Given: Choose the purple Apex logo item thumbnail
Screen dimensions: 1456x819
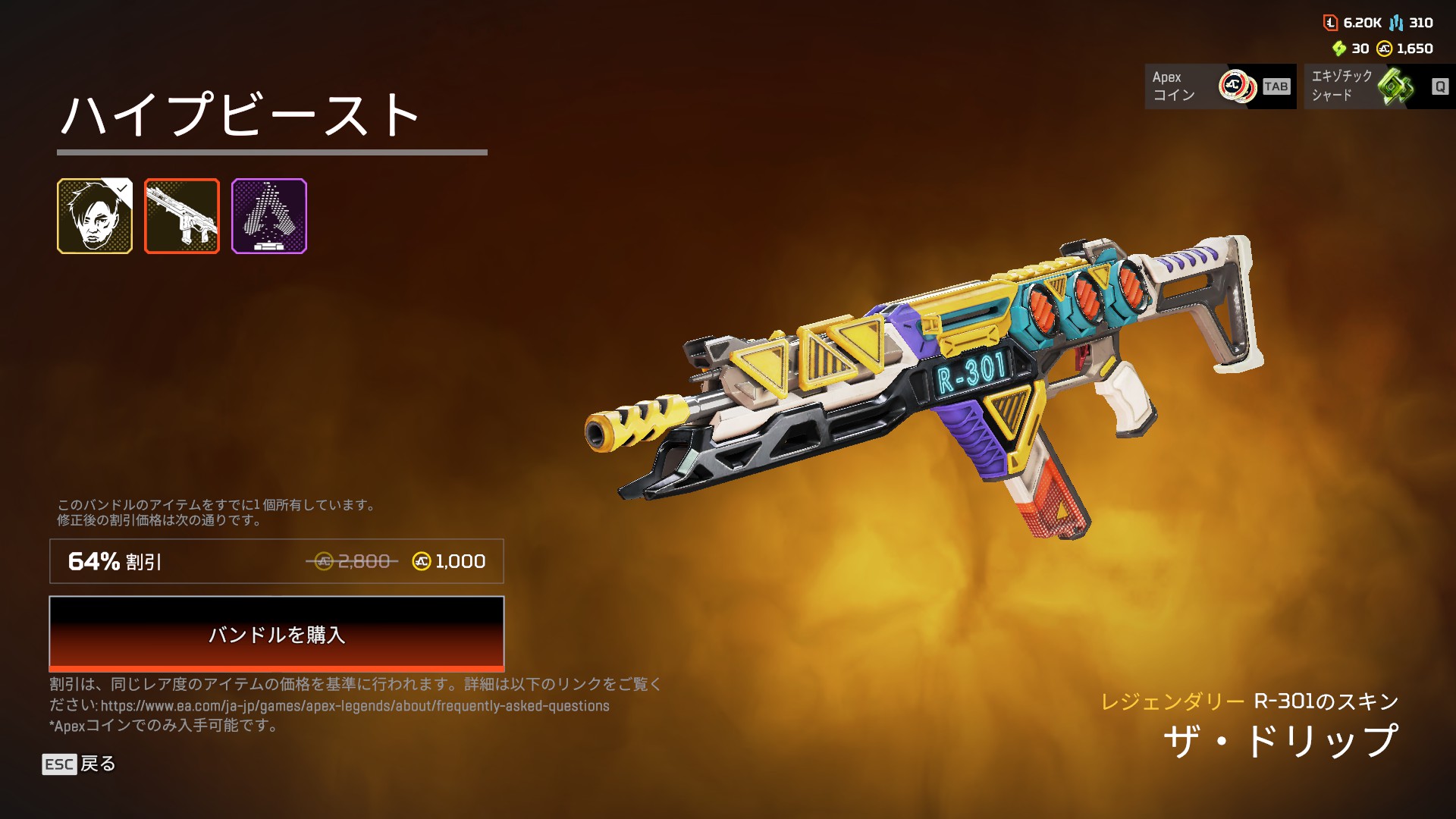Looking at the screenshot, I should click(x=269, y=216).
